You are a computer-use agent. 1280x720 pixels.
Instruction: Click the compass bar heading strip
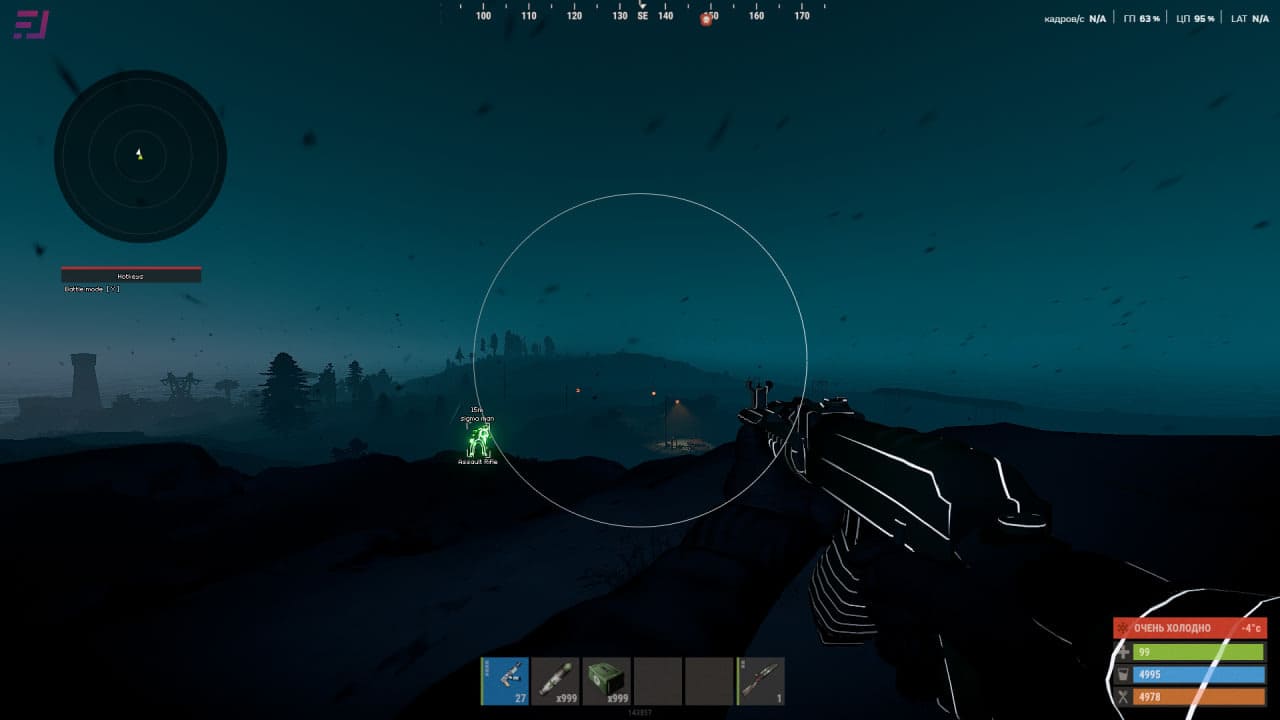coord(640,14)
